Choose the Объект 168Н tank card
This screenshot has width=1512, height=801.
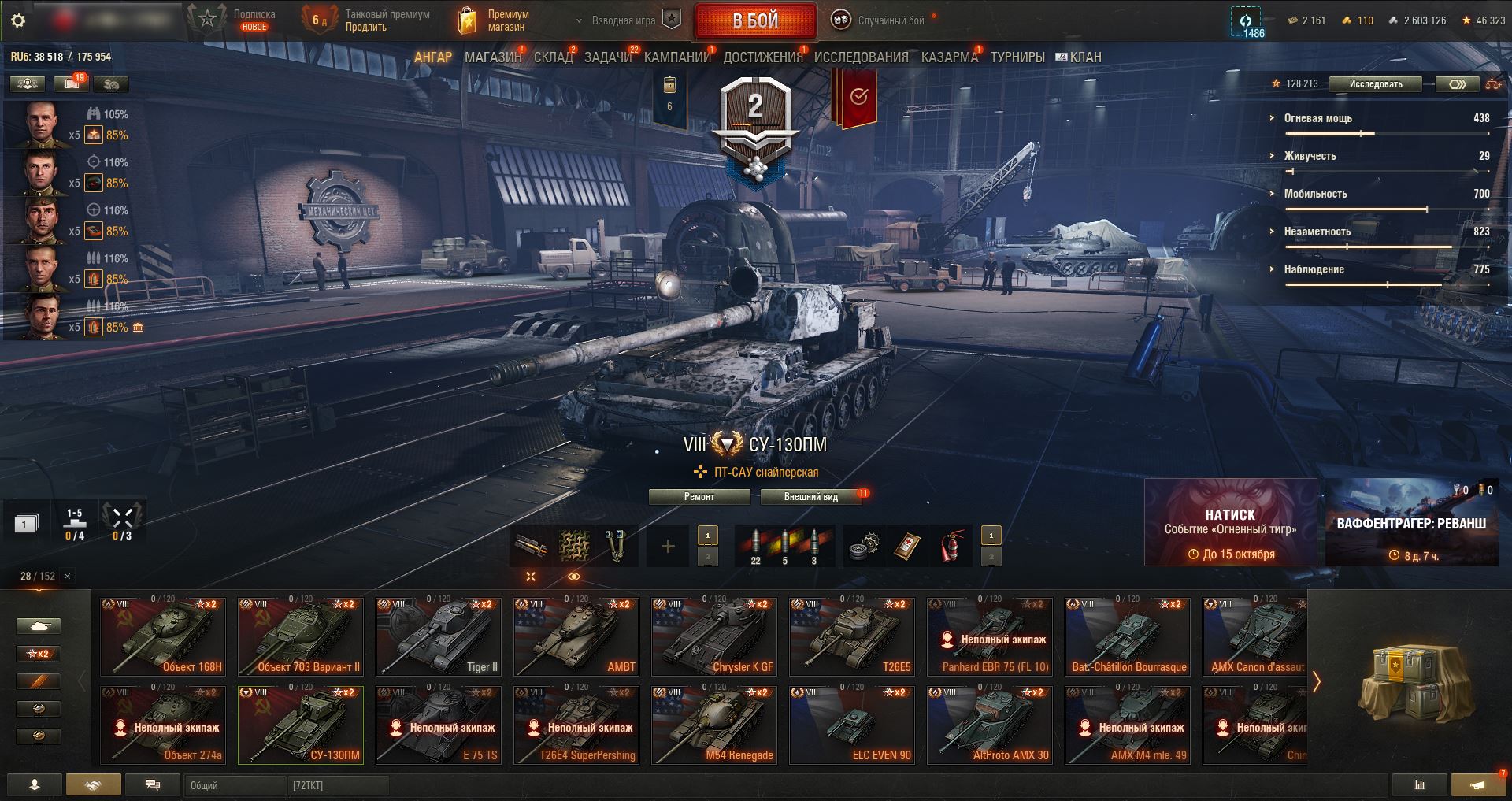[163, 636]
